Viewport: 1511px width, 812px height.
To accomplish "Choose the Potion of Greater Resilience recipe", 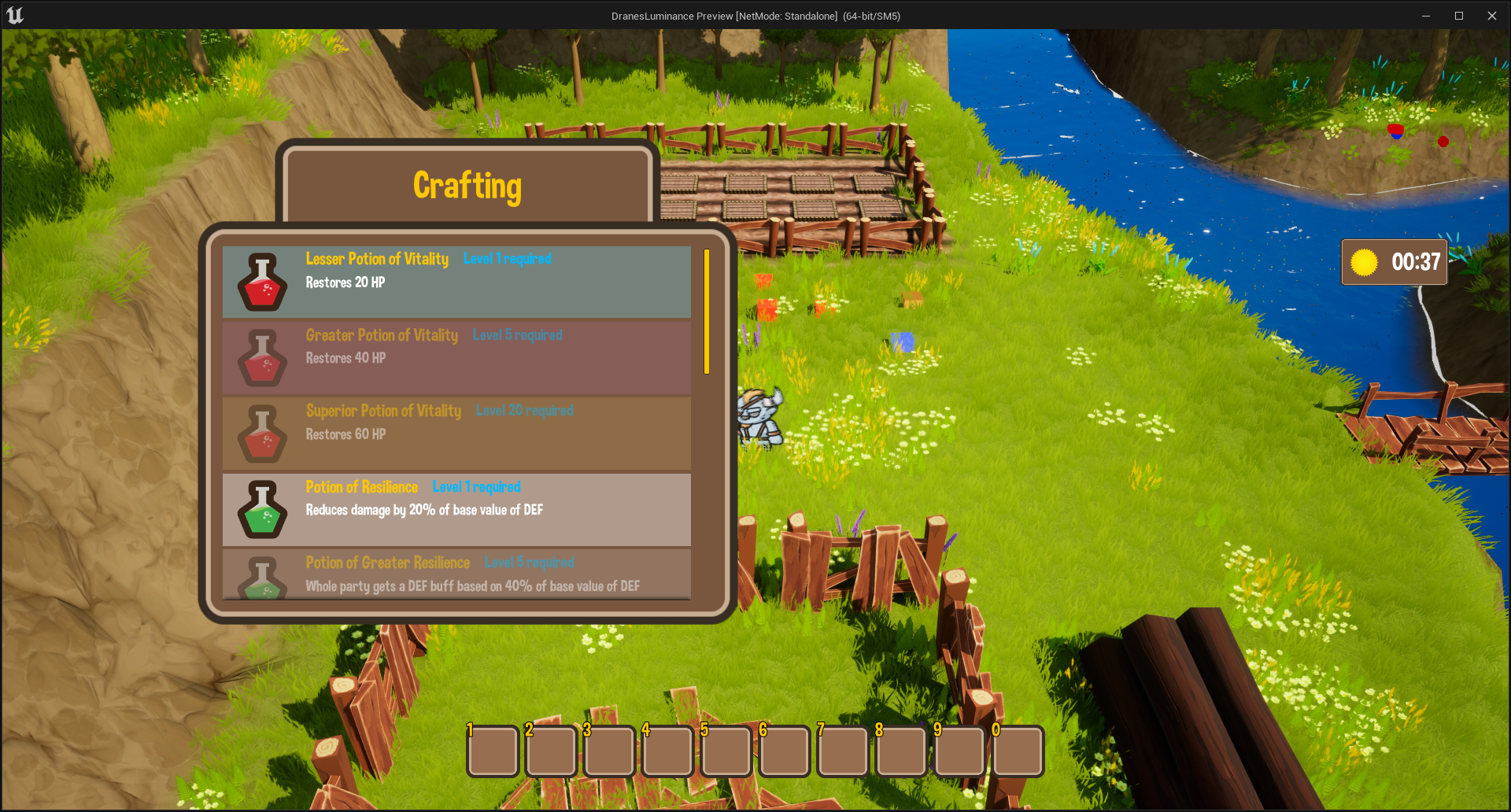I will coord(456,574).
